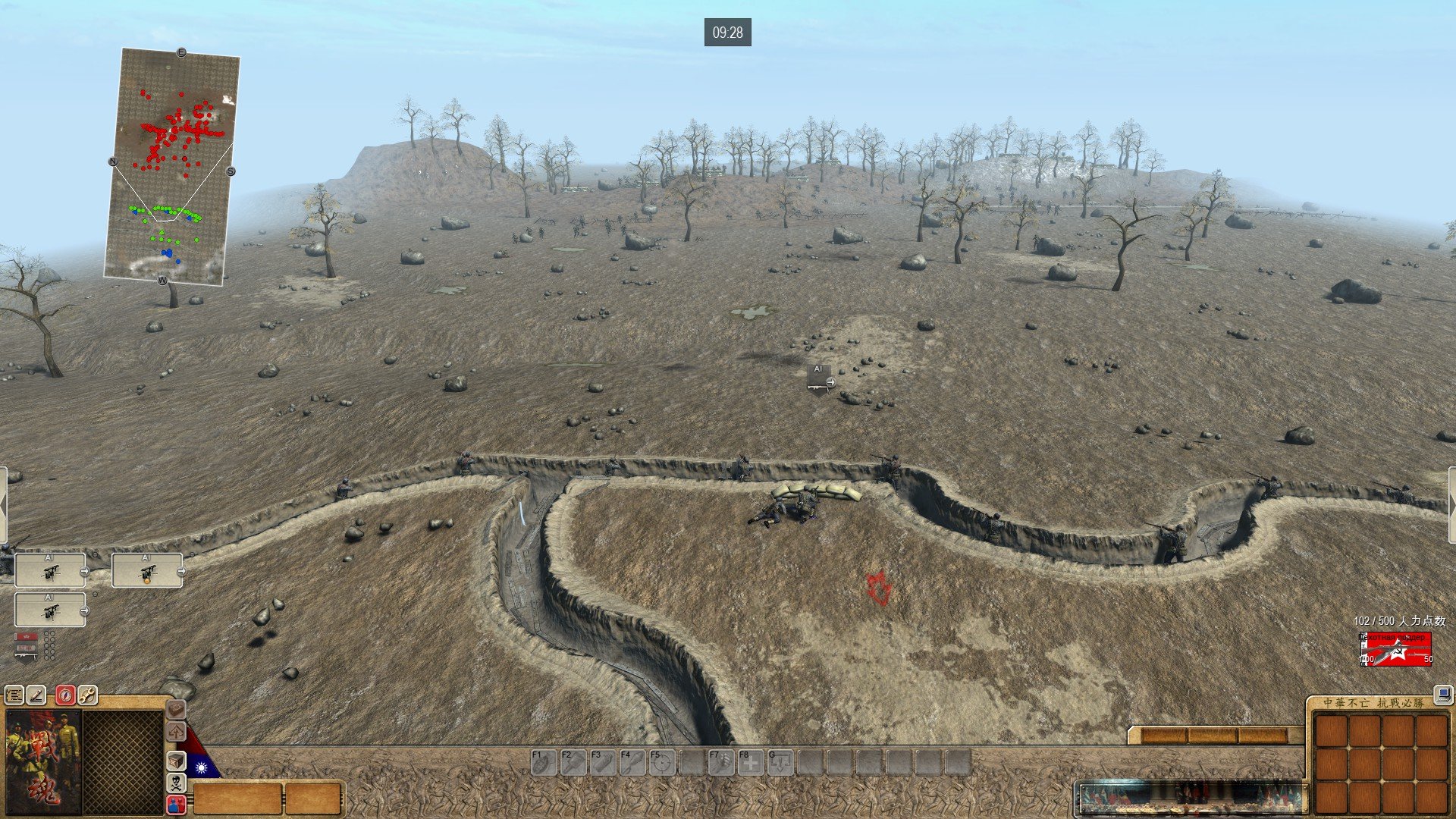Viewport: 1456px width, 819px height.
Task: Click the AI unit marker above the battlefield
Action: coord(819,379)
